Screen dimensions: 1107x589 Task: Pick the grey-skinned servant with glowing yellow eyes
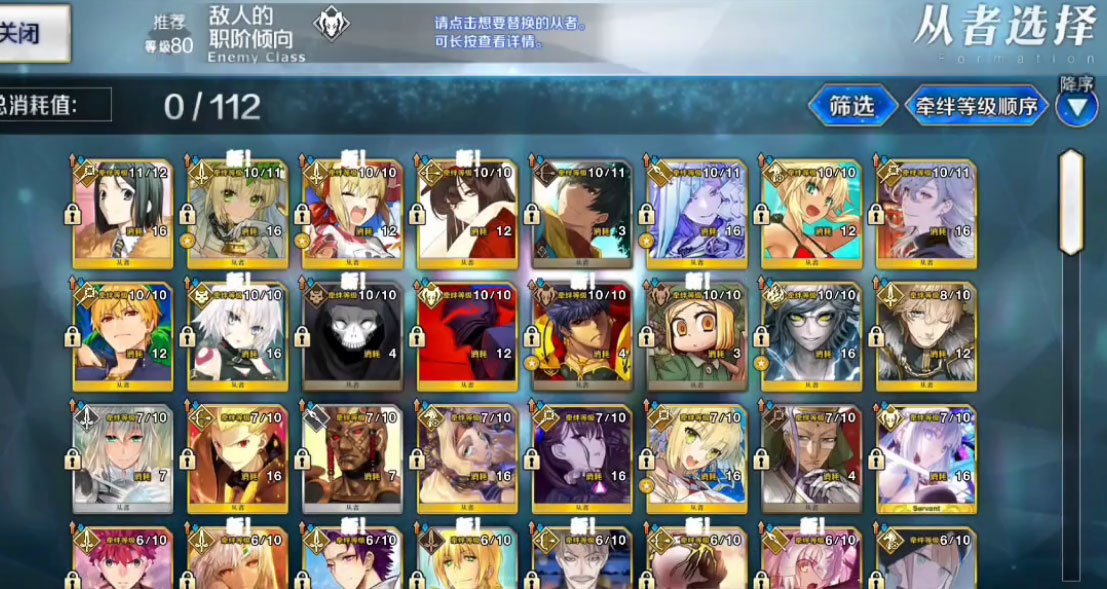pyautogui.click(x=811, y=335)
